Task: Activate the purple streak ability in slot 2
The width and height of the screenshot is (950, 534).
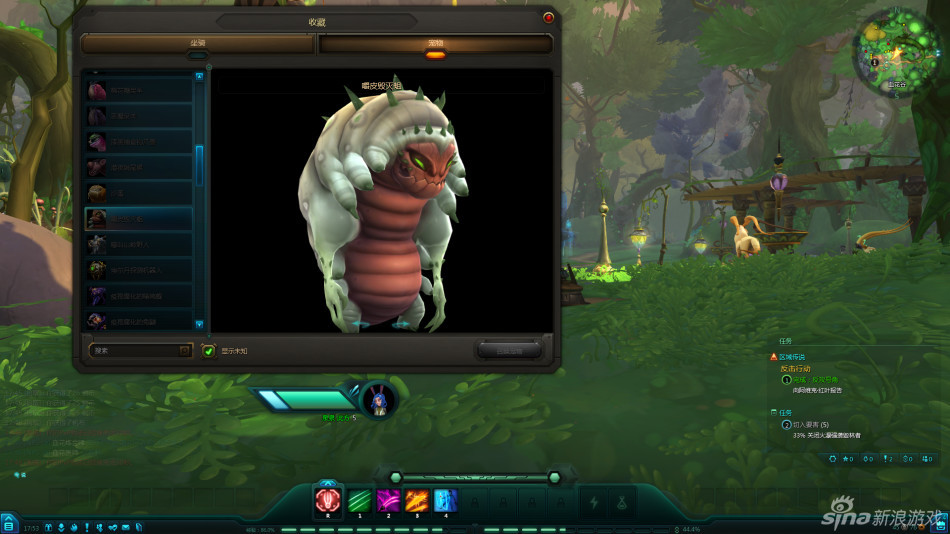Action: pos(388,499)
